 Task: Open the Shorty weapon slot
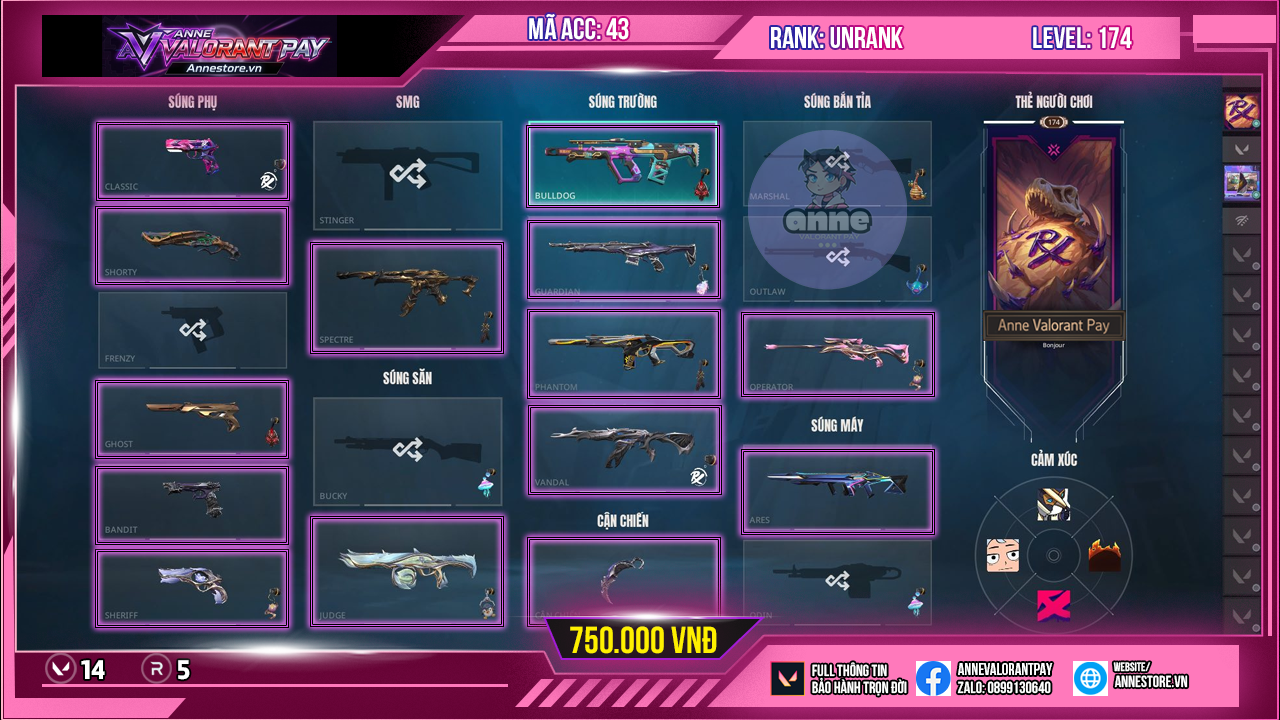click(x=192, y=246)
